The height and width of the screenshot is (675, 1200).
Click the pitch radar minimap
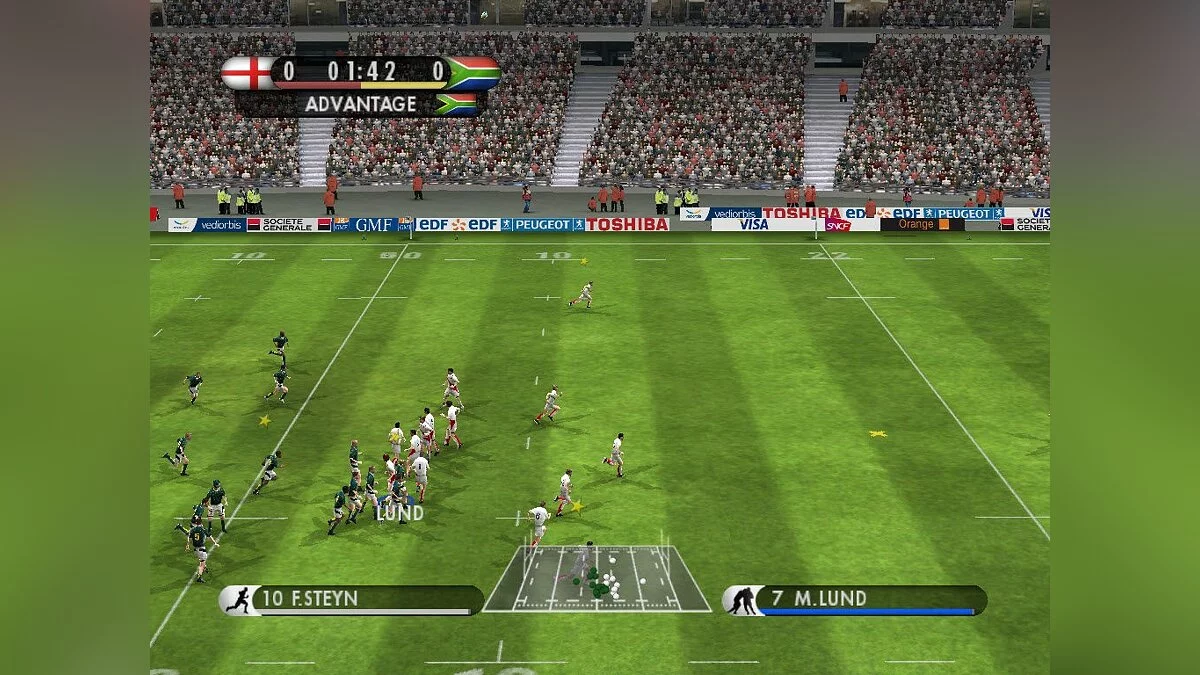click(x=597, y=579)
